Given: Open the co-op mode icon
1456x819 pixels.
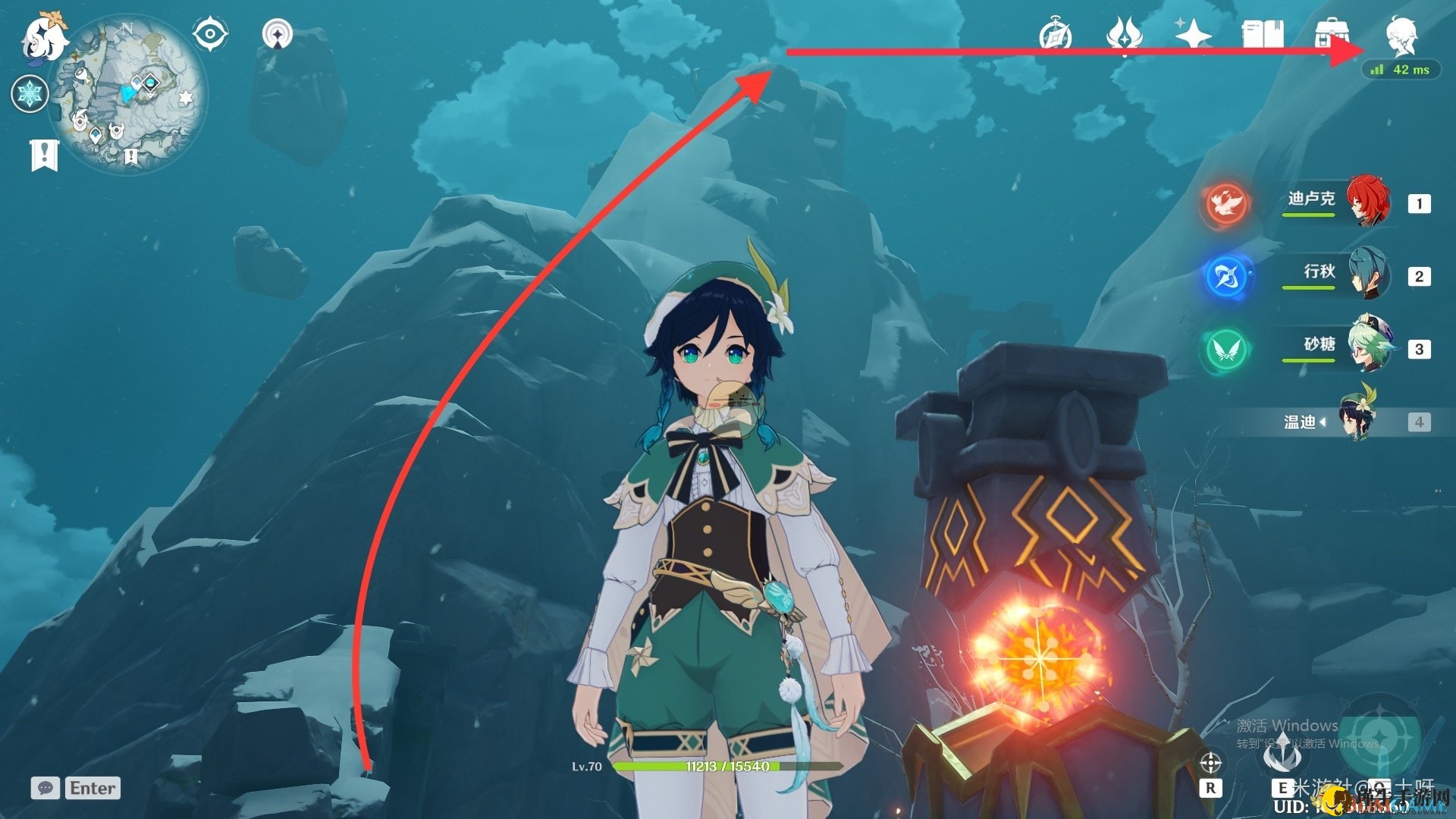Looking at the screenshot, I should coord(278,34).
